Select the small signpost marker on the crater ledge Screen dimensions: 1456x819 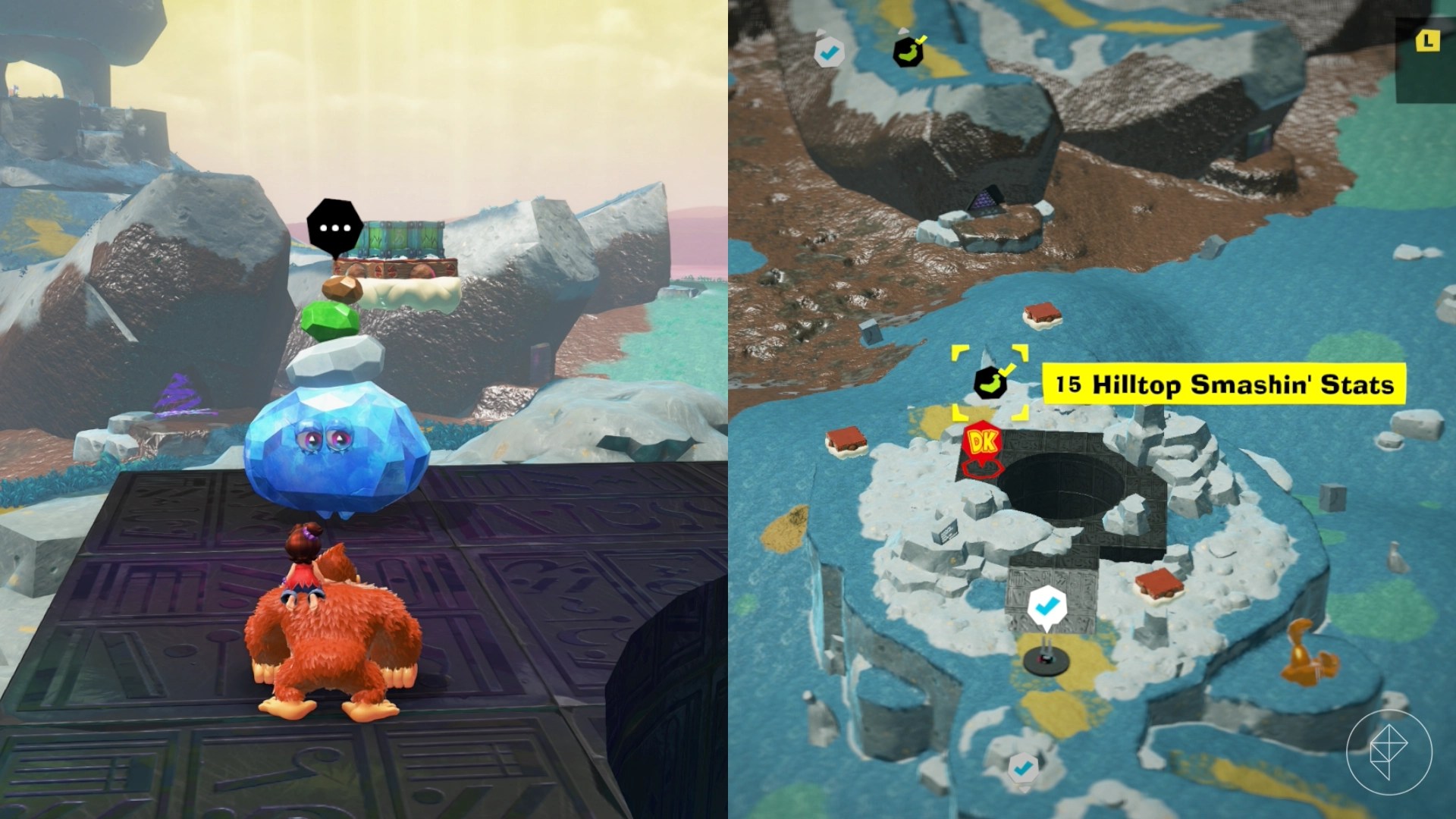coord(945,531)
